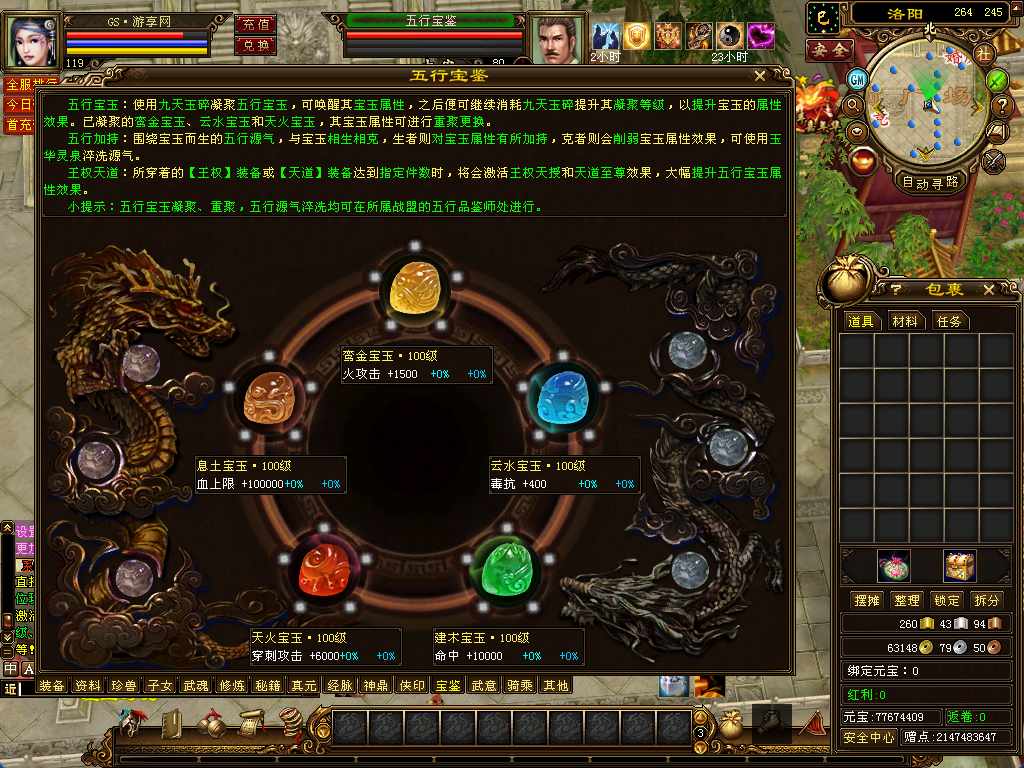
Task: Click the 摆摊 stall button
Action: pos(865,600)
